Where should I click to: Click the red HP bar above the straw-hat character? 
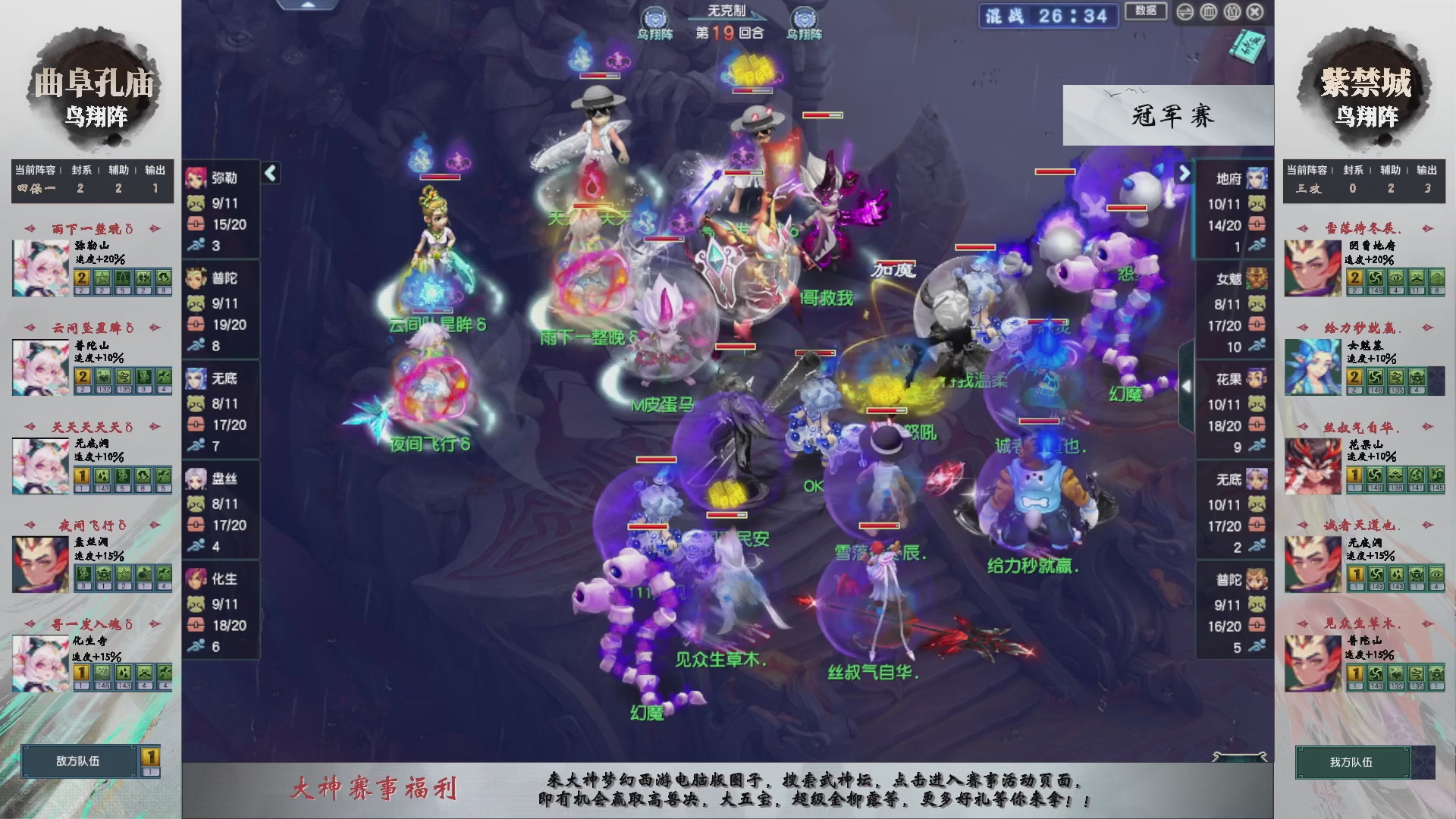tap(599, 76)
